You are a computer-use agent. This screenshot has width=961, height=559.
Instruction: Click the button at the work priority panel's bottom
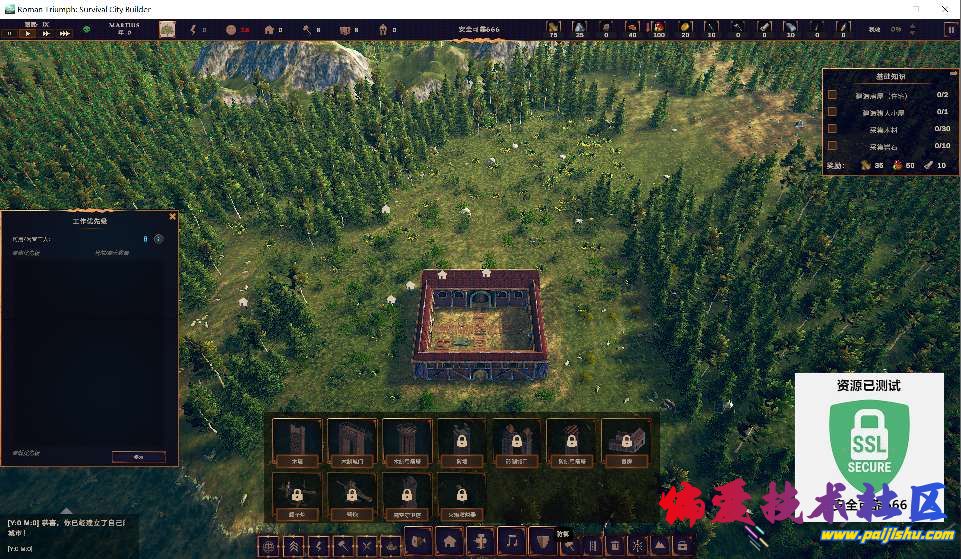pyautogui.click(x=139, y=456)
